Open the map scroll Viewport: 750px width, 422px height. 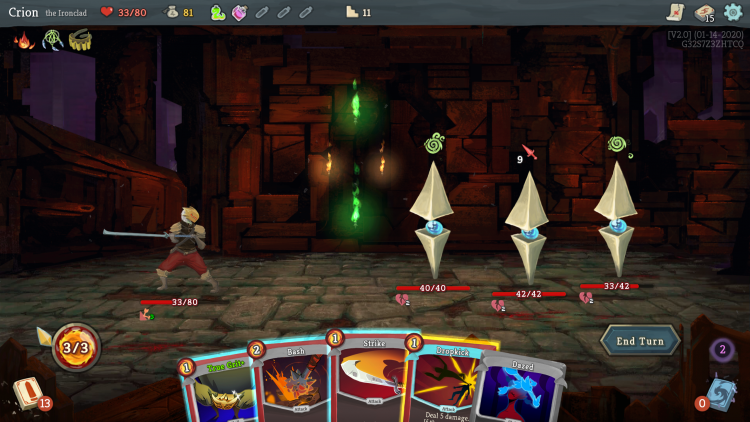pyautogui.click(x=675, y=12)
